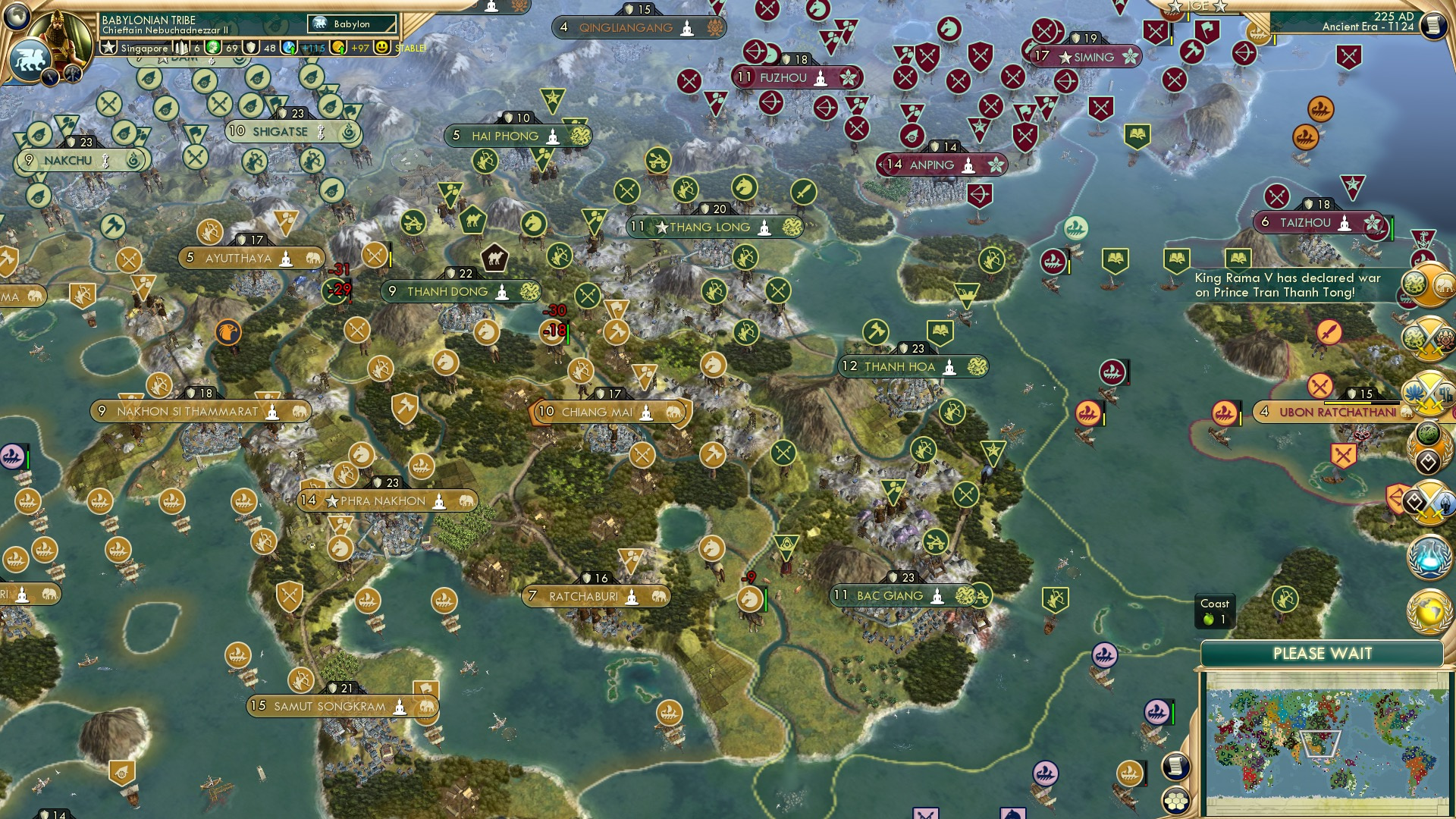Click the gold treasury indicator showing +97
The width and height of the screenshot is (1456, 819).
(x=360, y=48)
